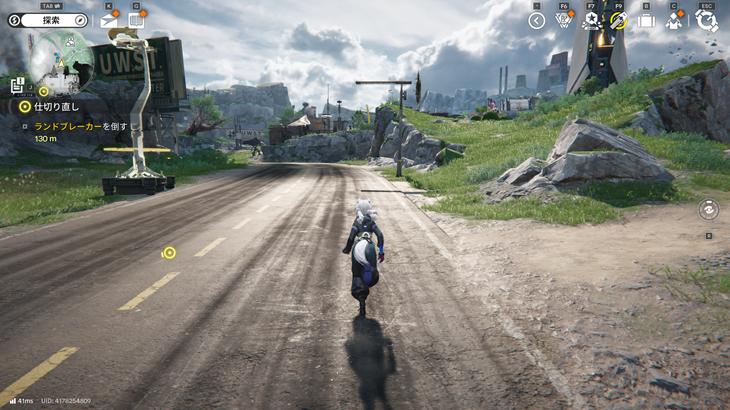
Task: Open the backpack inventory
Action: (x=646, y=20)
